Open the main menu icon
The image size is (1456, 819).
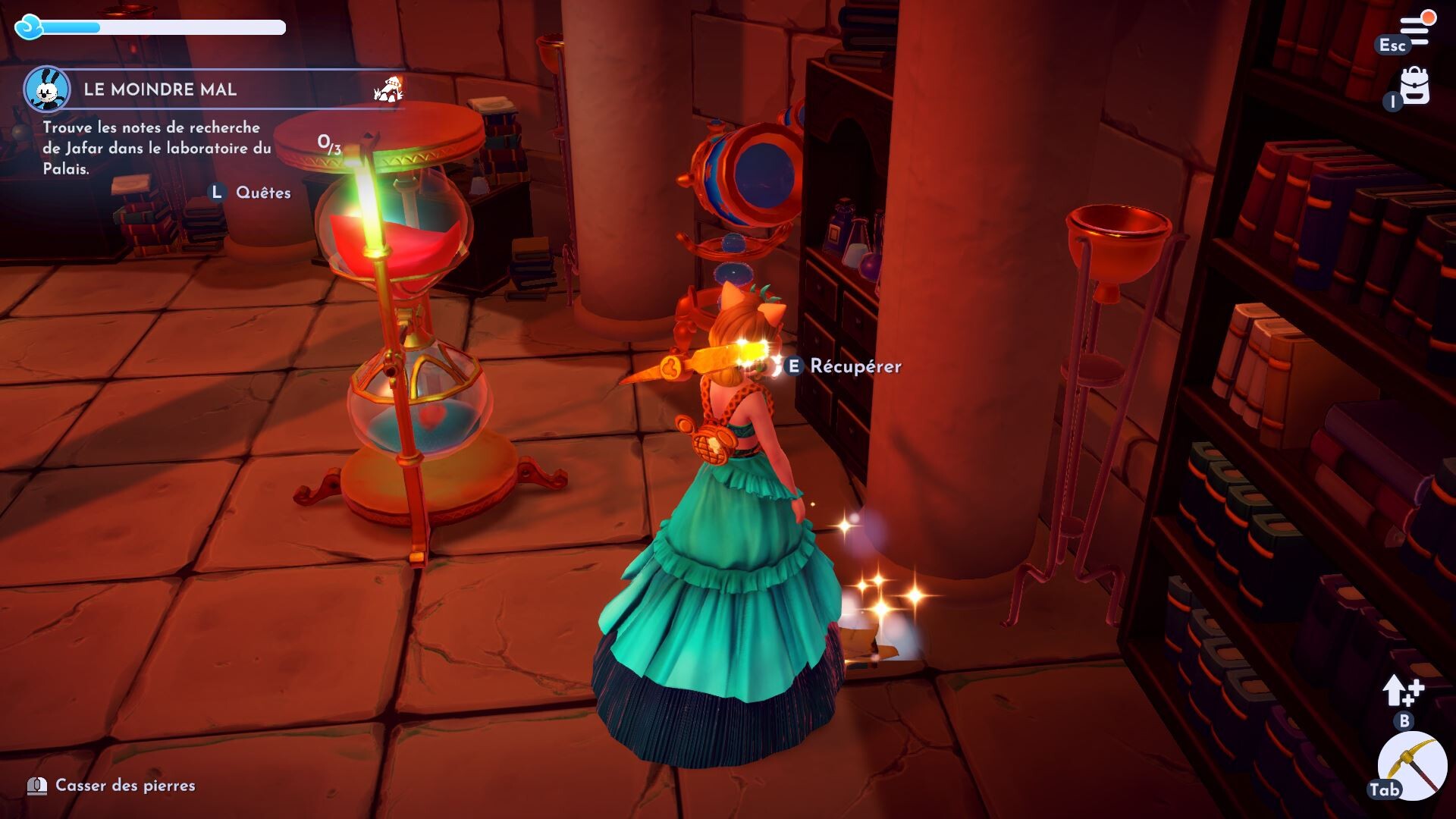(1415, 30)
